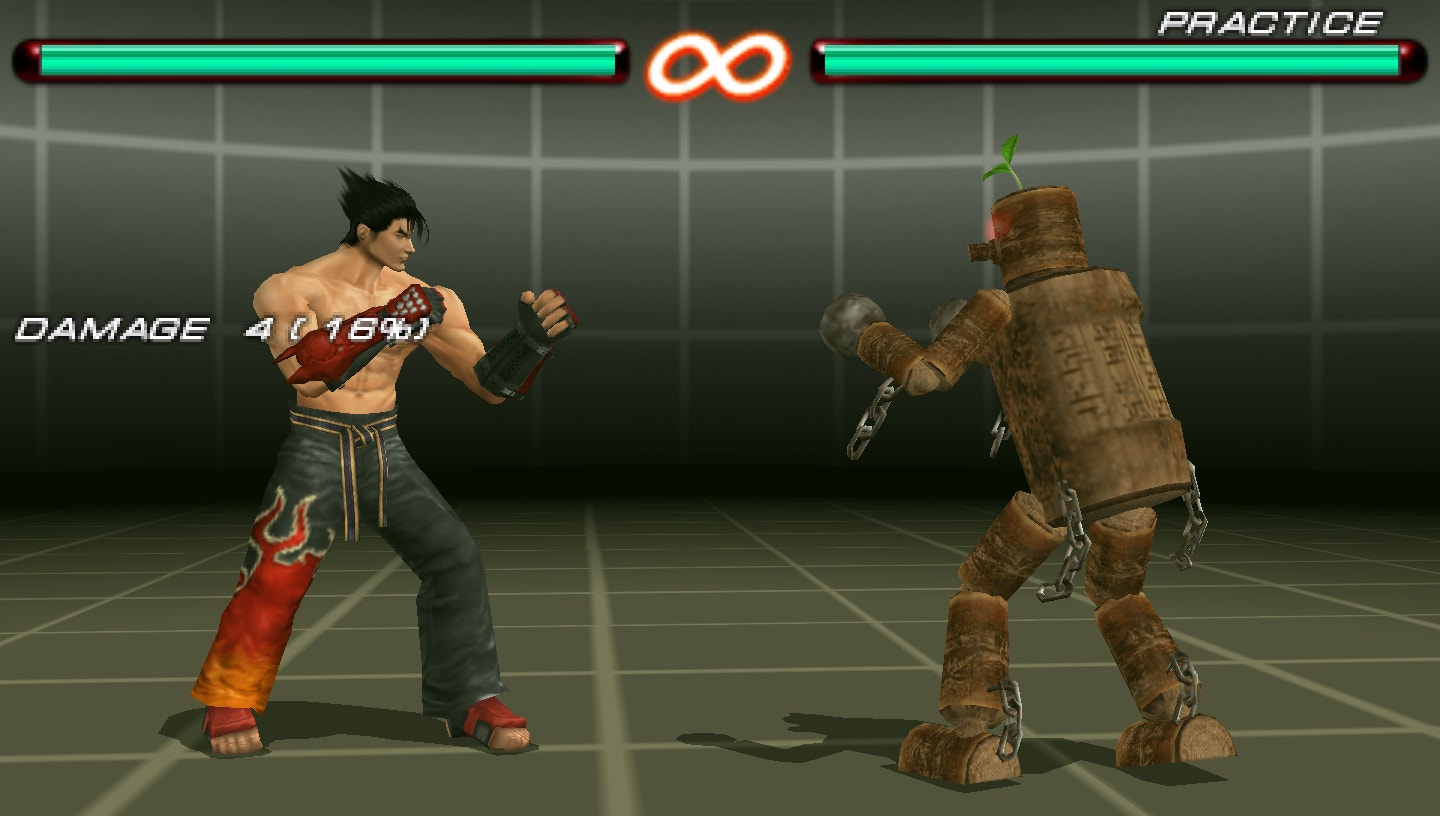Click the DAMAGE 4 (16%) readout
Image resolution: width=1440 pixels, height=816 pixels.
pos(220,326)
